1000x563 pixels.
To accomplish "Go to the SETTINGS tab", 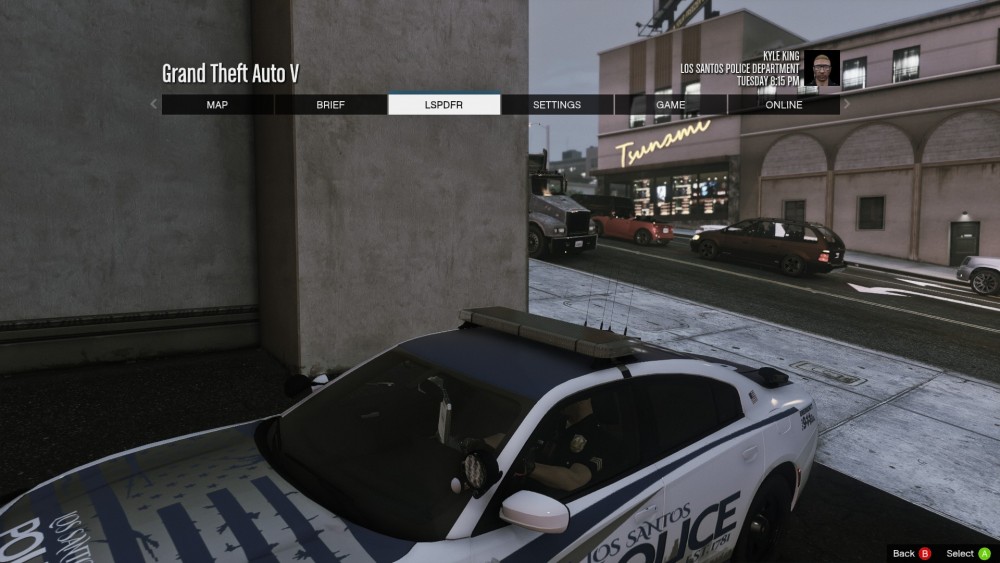I will pyautogui.click(x=557, y=105).
